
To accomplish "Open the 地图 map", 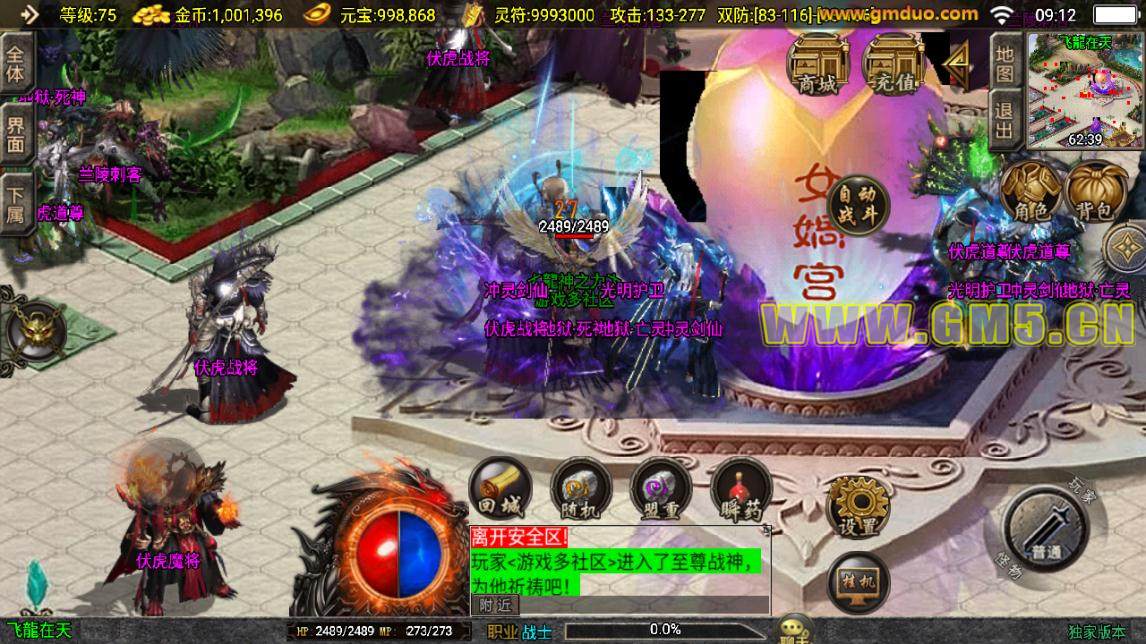I will 1005,62.
